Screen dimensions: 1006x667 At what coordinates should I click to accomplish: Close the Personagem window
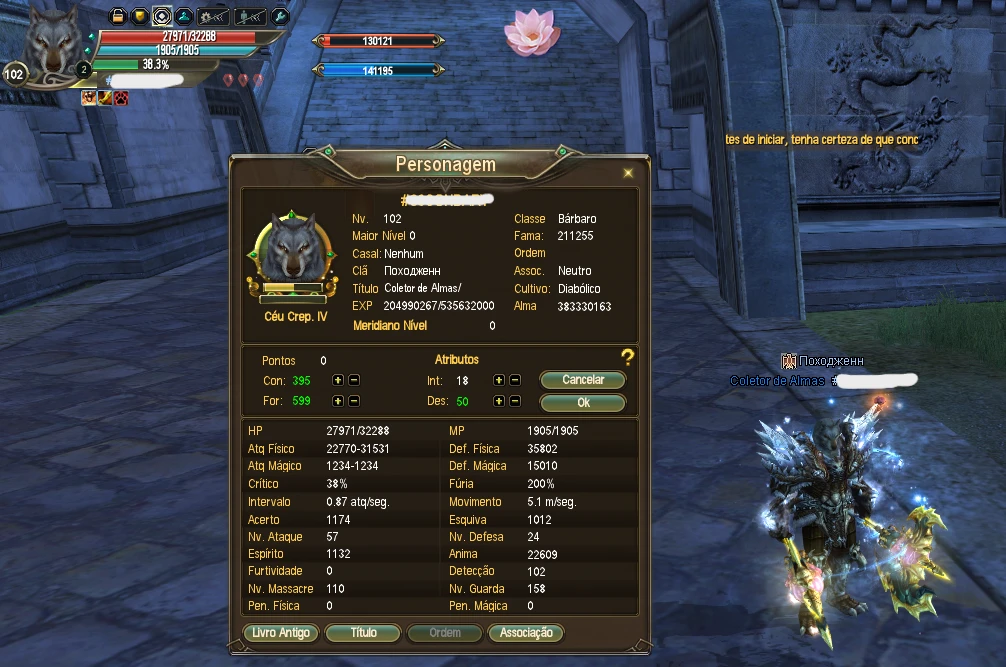click(x=628, y=173)
